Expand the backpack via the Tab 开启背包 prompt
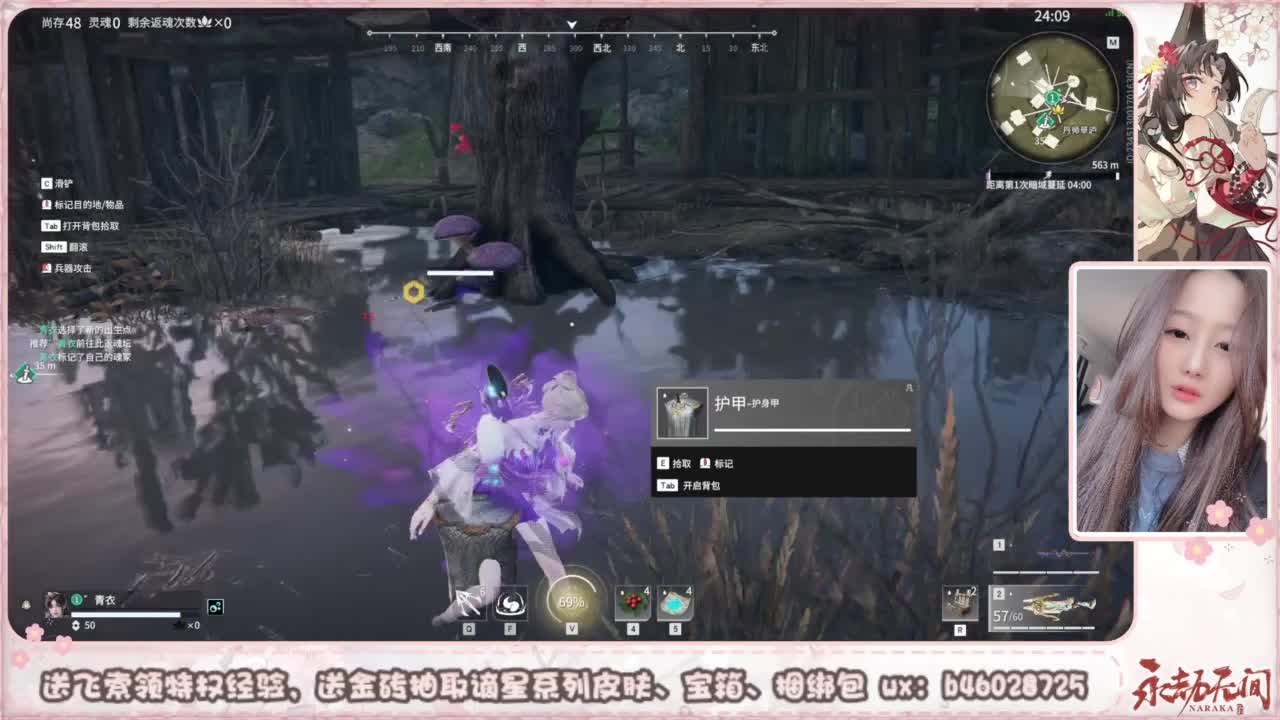Screen dimensions: 1280x720 (x=693, y=484)
